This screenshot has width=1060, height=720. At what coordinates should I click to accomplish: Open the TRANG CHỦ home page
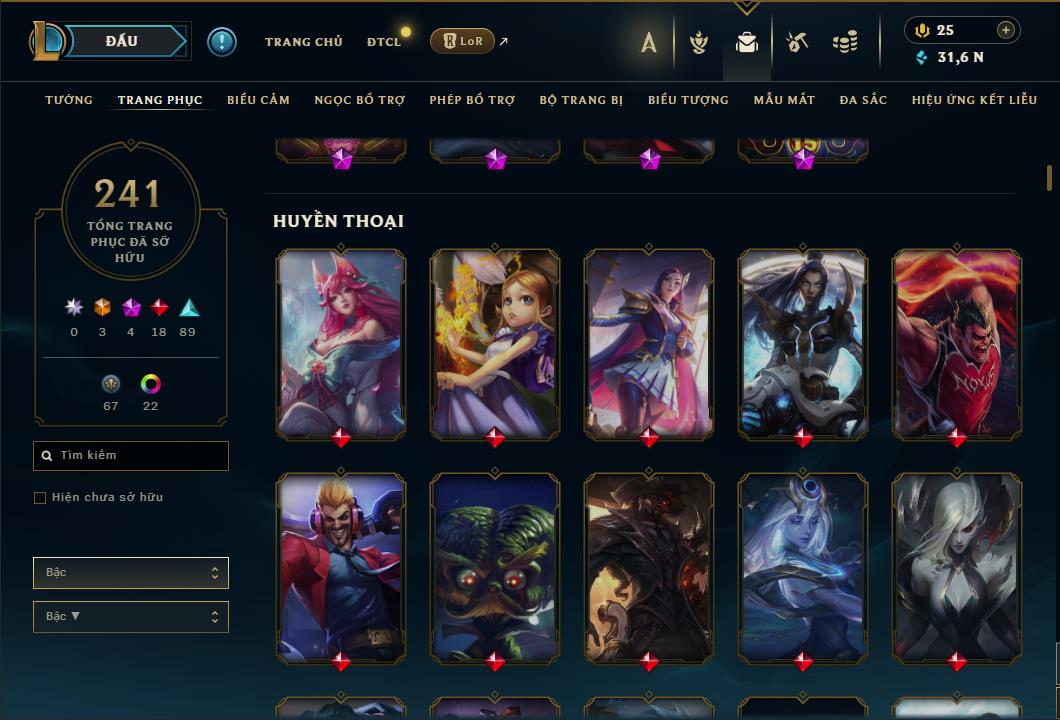tap(303, 42)
